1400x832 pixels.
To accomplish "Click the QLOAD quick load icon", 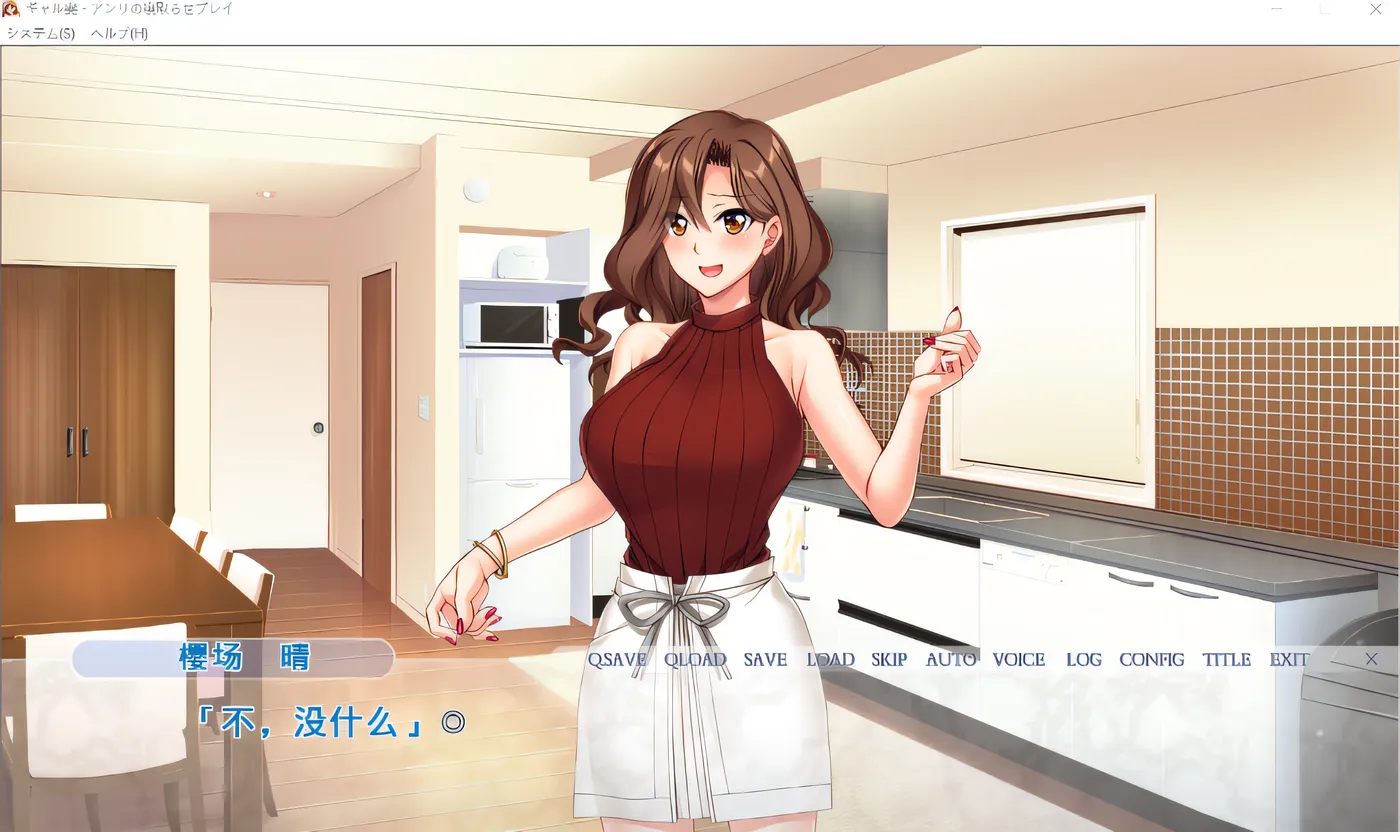I will [694, 659].
